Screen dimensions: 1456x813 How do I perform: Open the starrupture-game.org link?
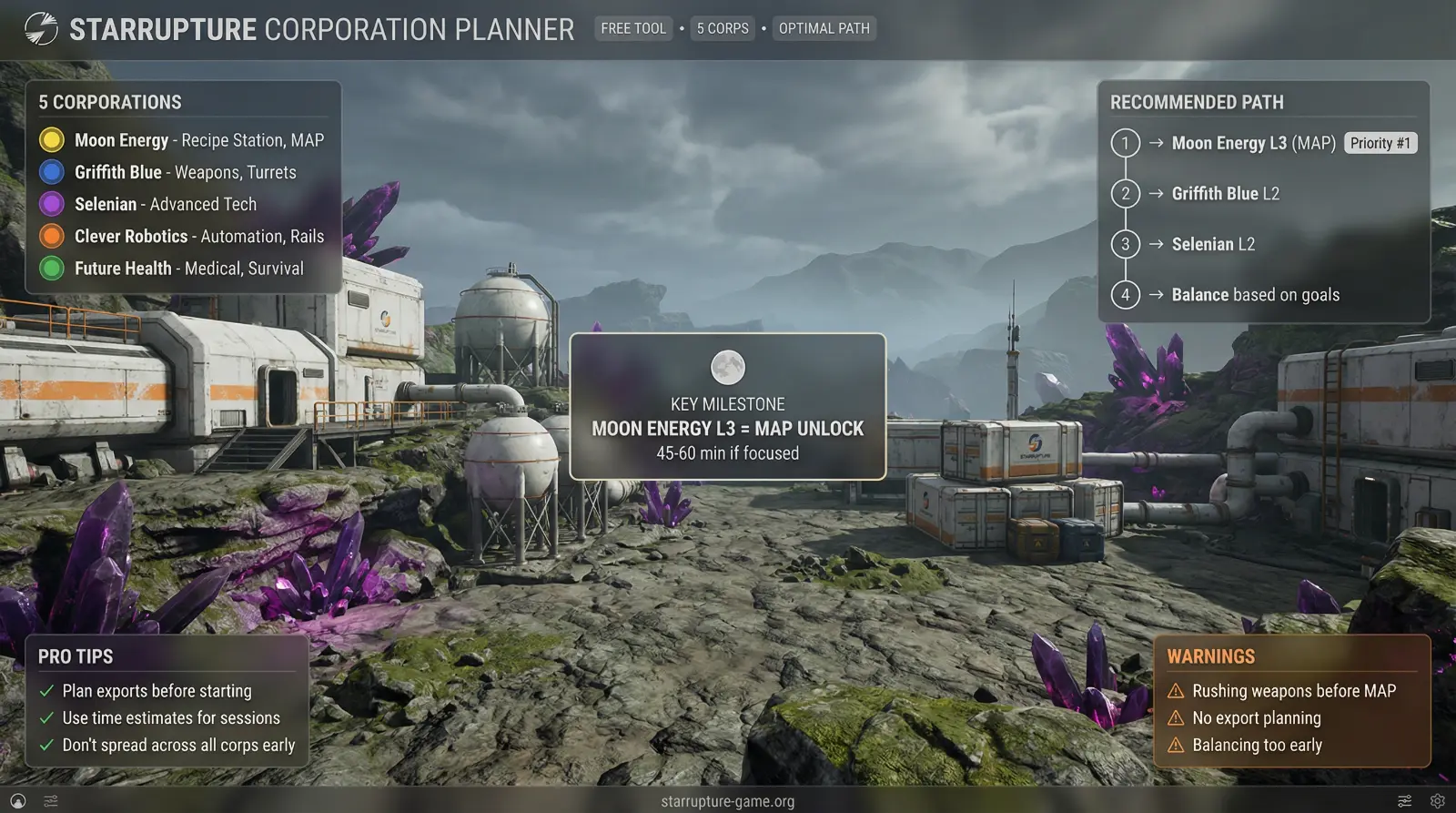(728, 801)
